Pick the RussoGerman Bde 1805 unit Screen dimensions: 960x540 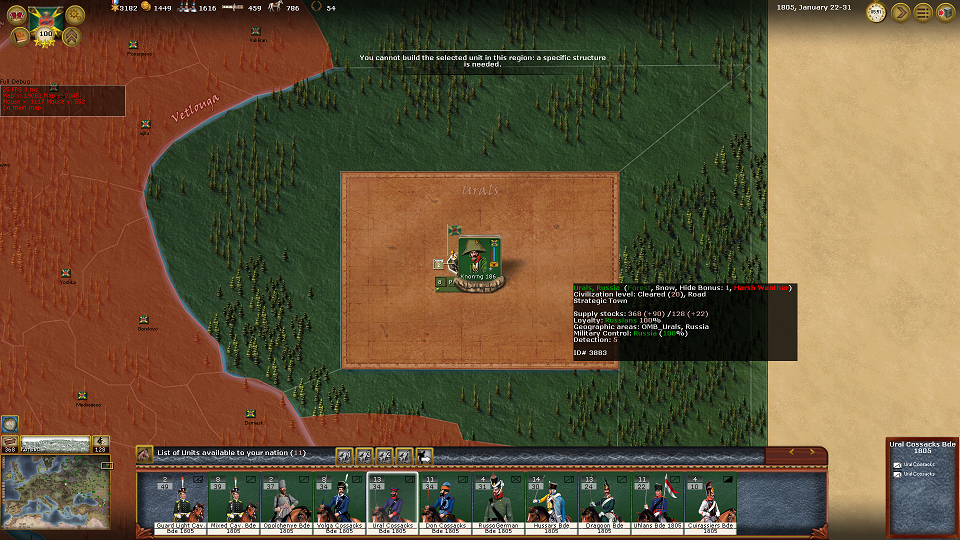[x=499, y=502]
